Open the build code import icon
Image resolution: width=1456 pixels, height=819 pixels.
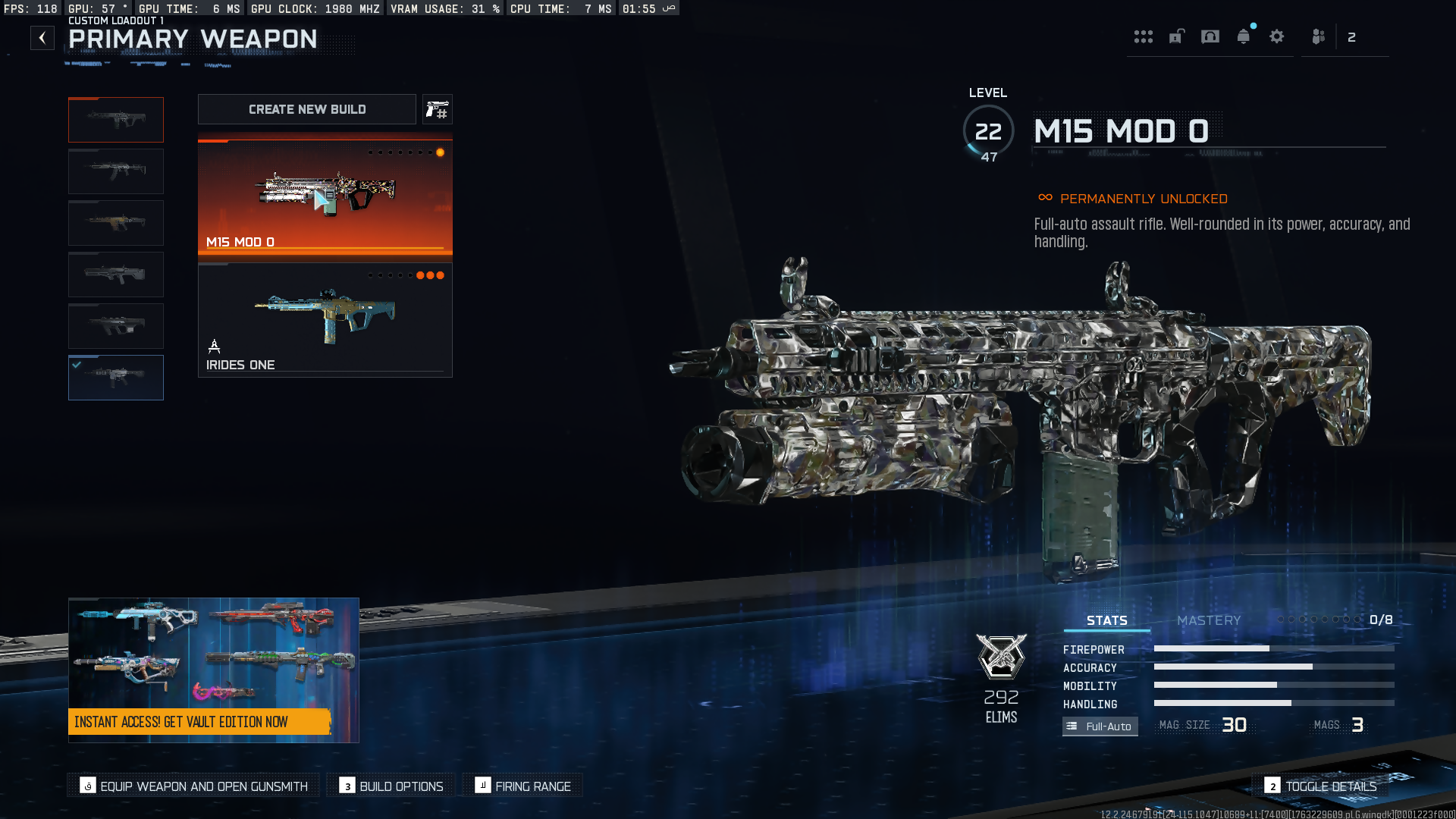click(x=437, y=110)
